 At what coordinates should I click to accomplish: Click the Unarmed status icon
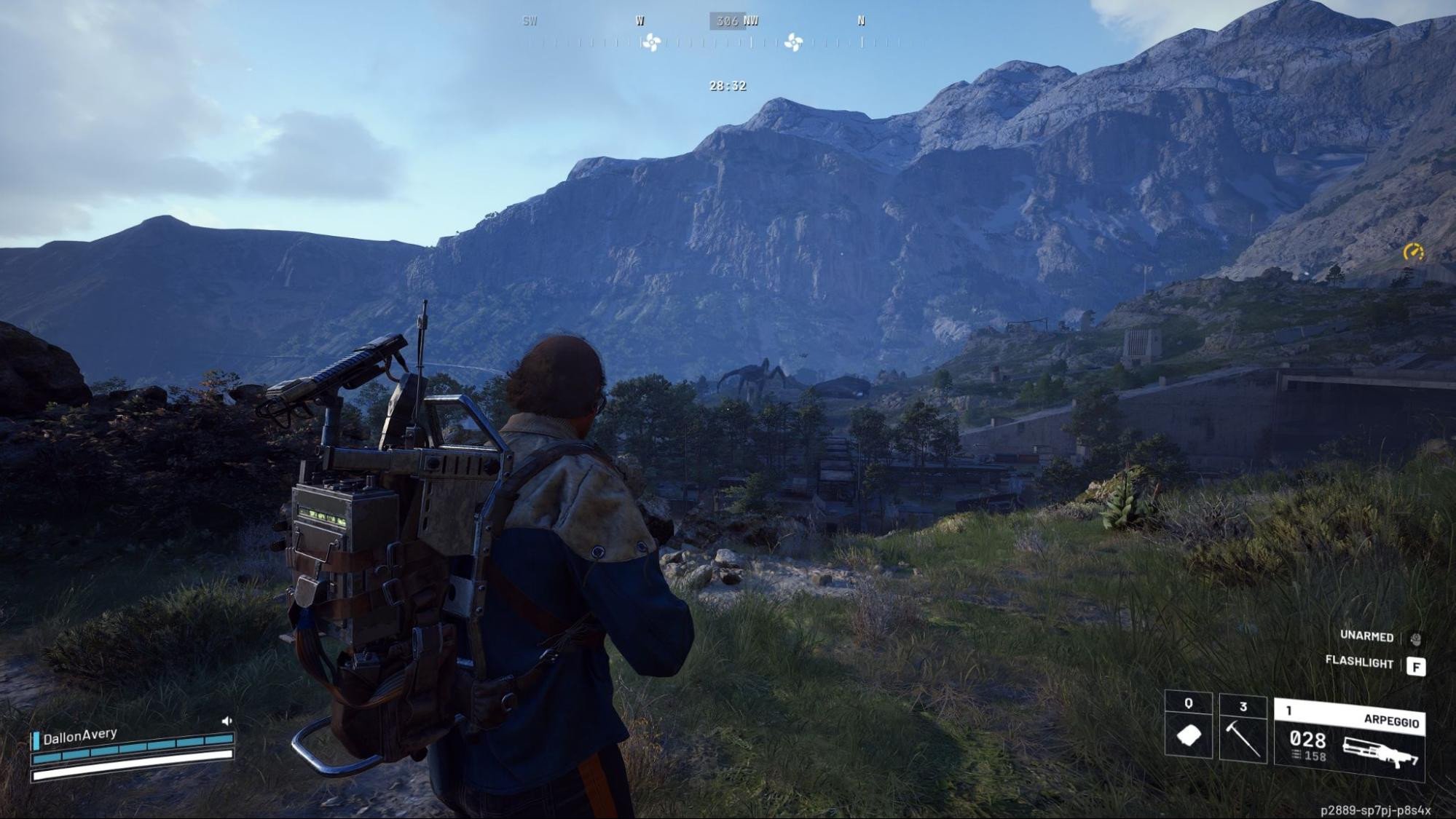coord(1415,638)
